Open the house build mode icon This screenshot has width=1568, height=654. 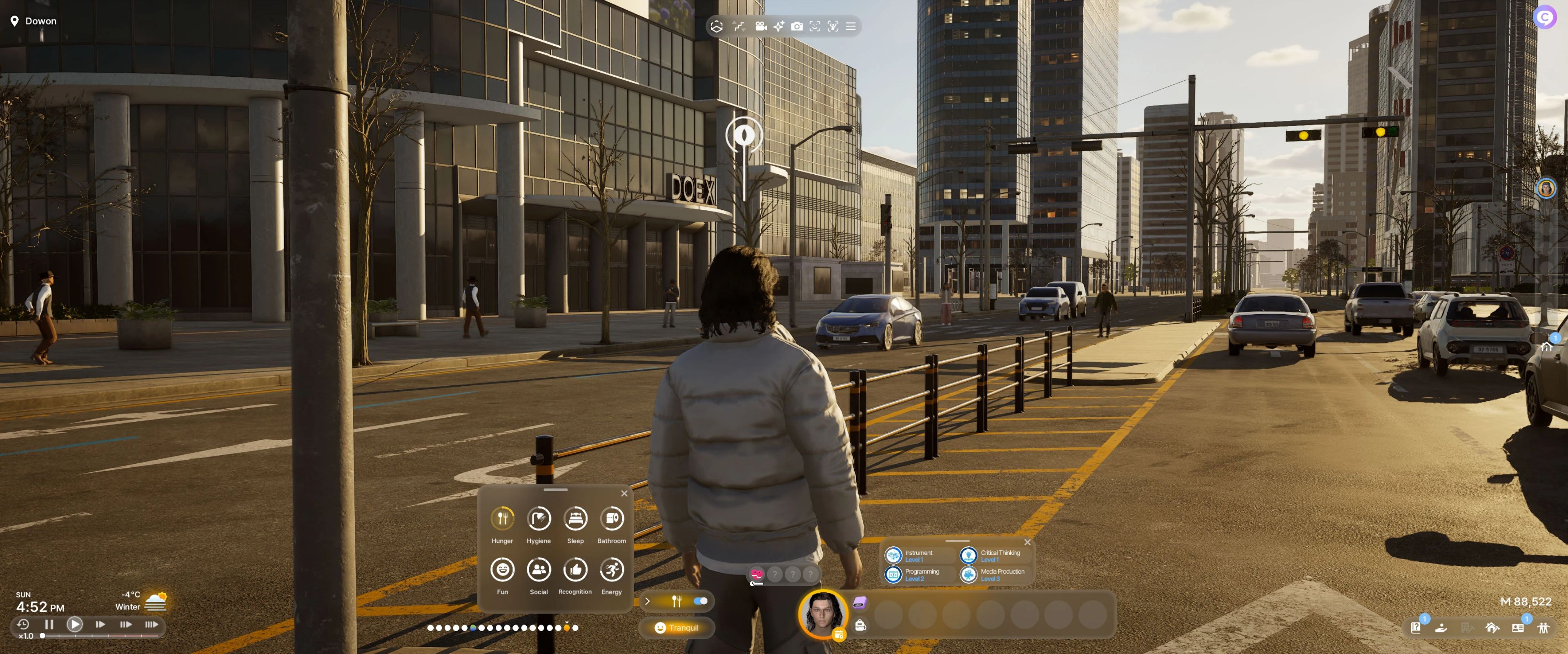1492,627
